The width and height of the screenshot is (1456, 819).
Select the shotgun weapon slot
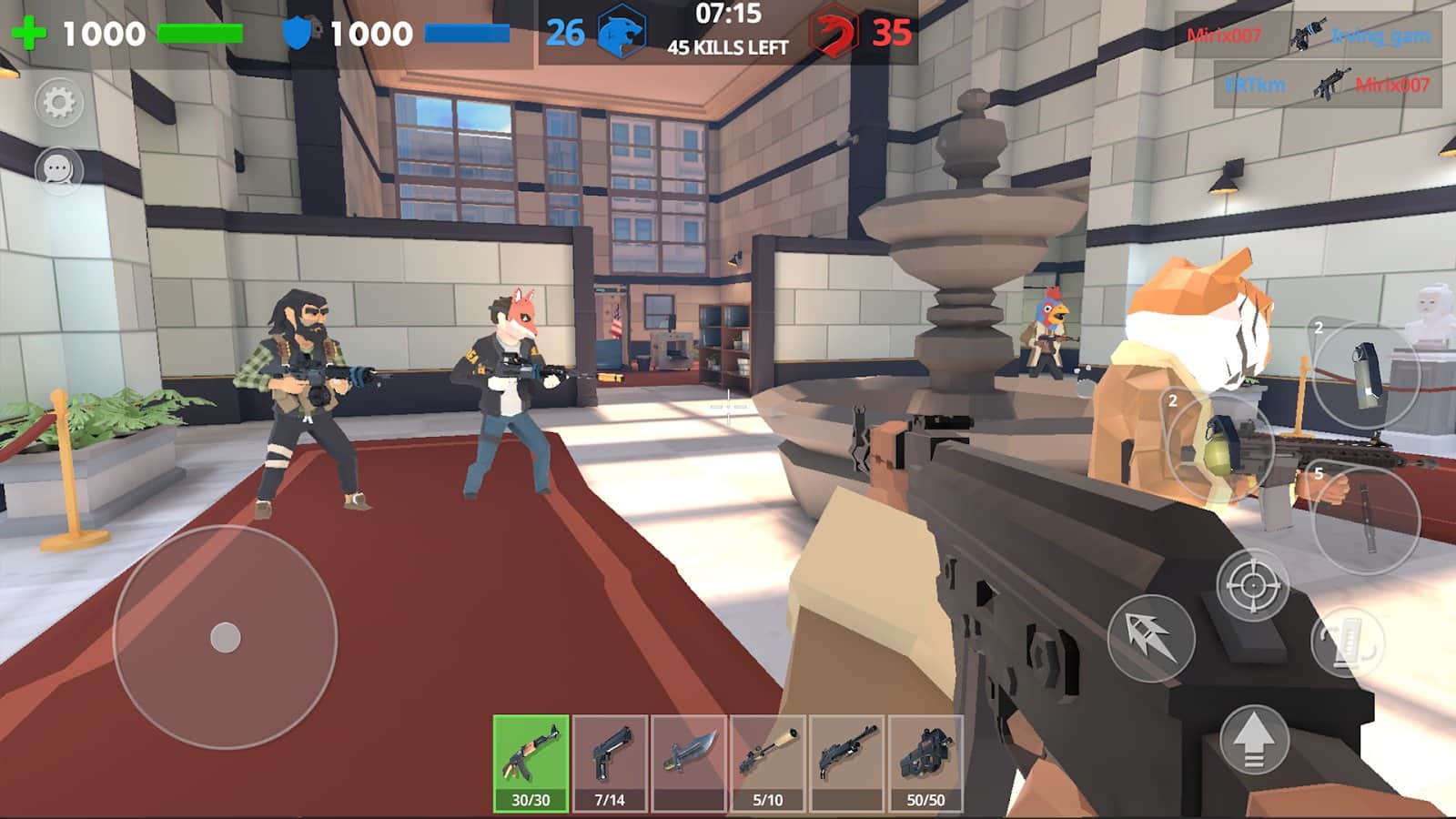pos(847,763)
